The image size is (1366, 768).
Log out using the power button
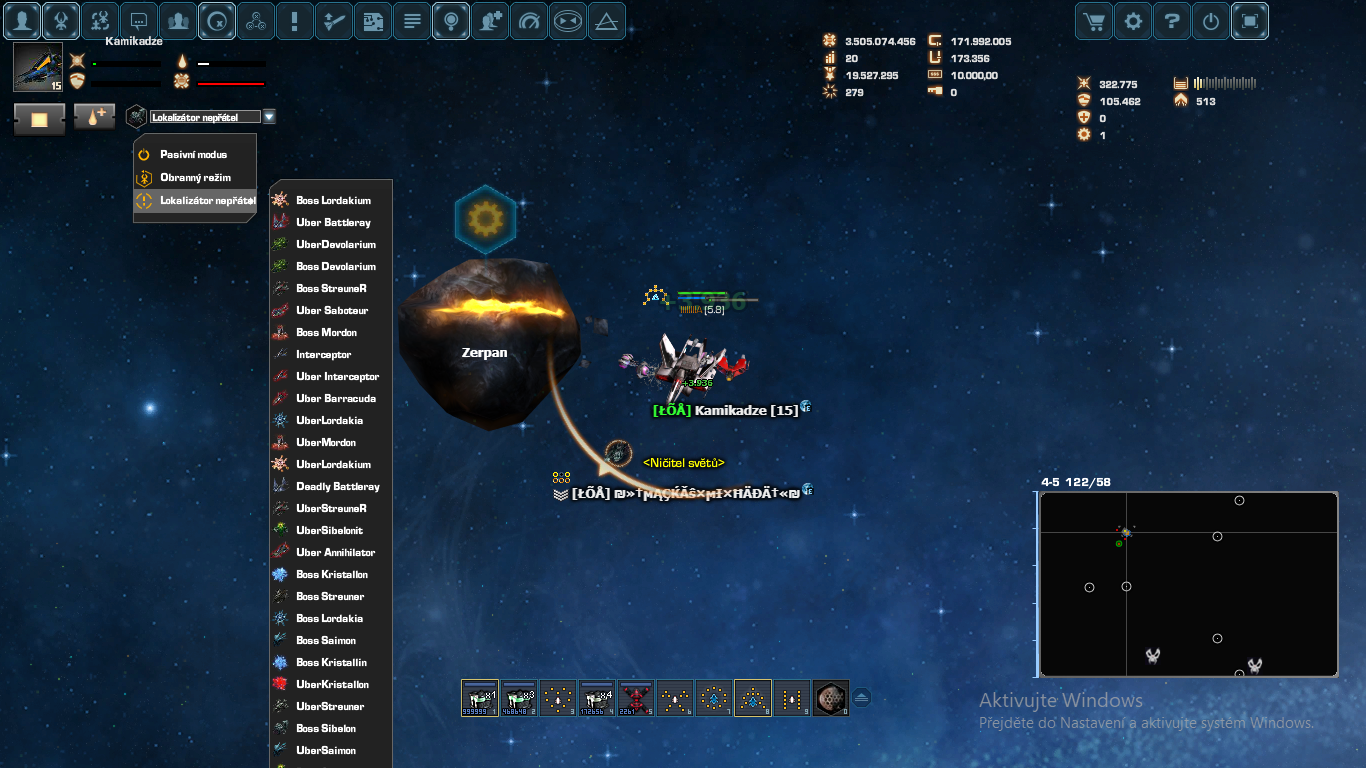(1211, 21)
